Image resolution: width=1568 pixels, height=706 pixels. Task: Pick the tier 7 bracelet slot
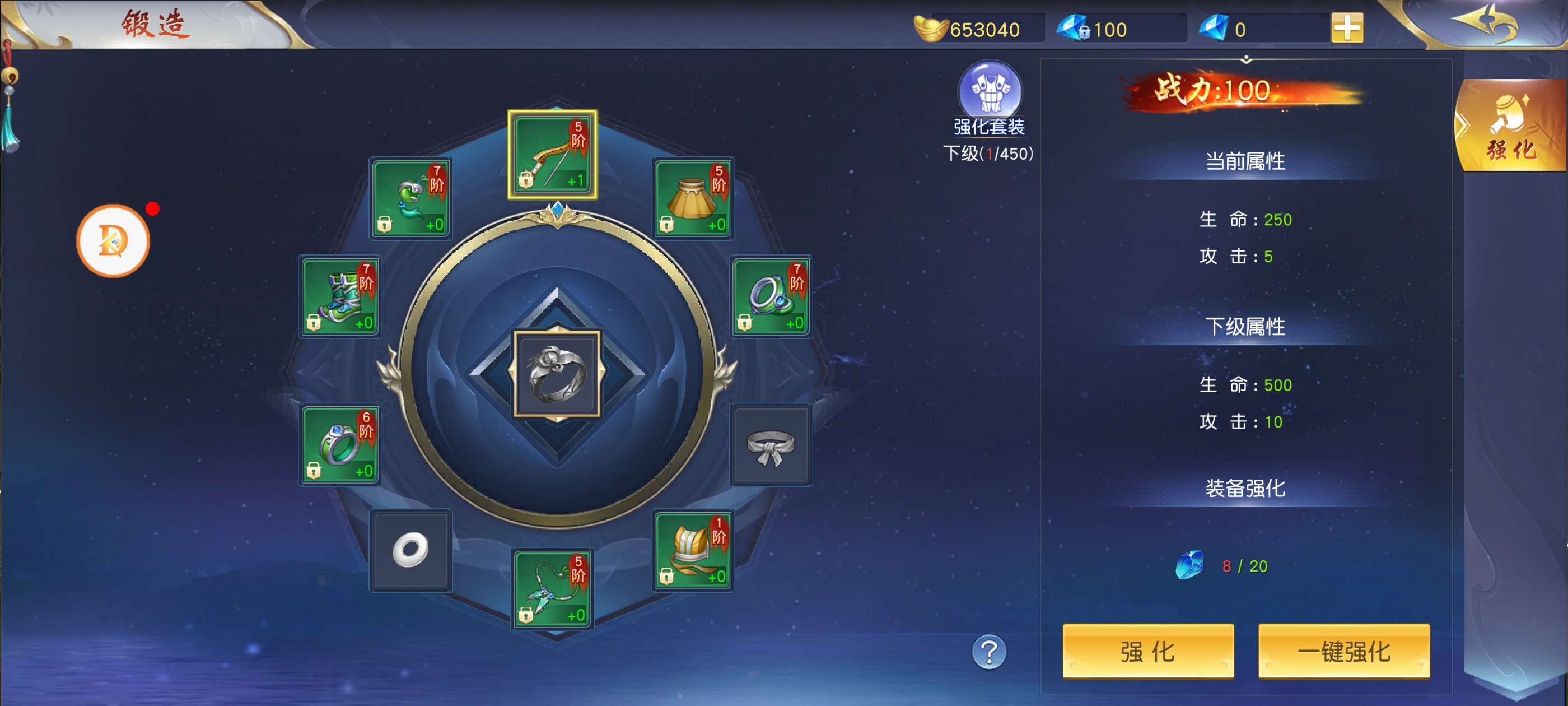[771, 296]
